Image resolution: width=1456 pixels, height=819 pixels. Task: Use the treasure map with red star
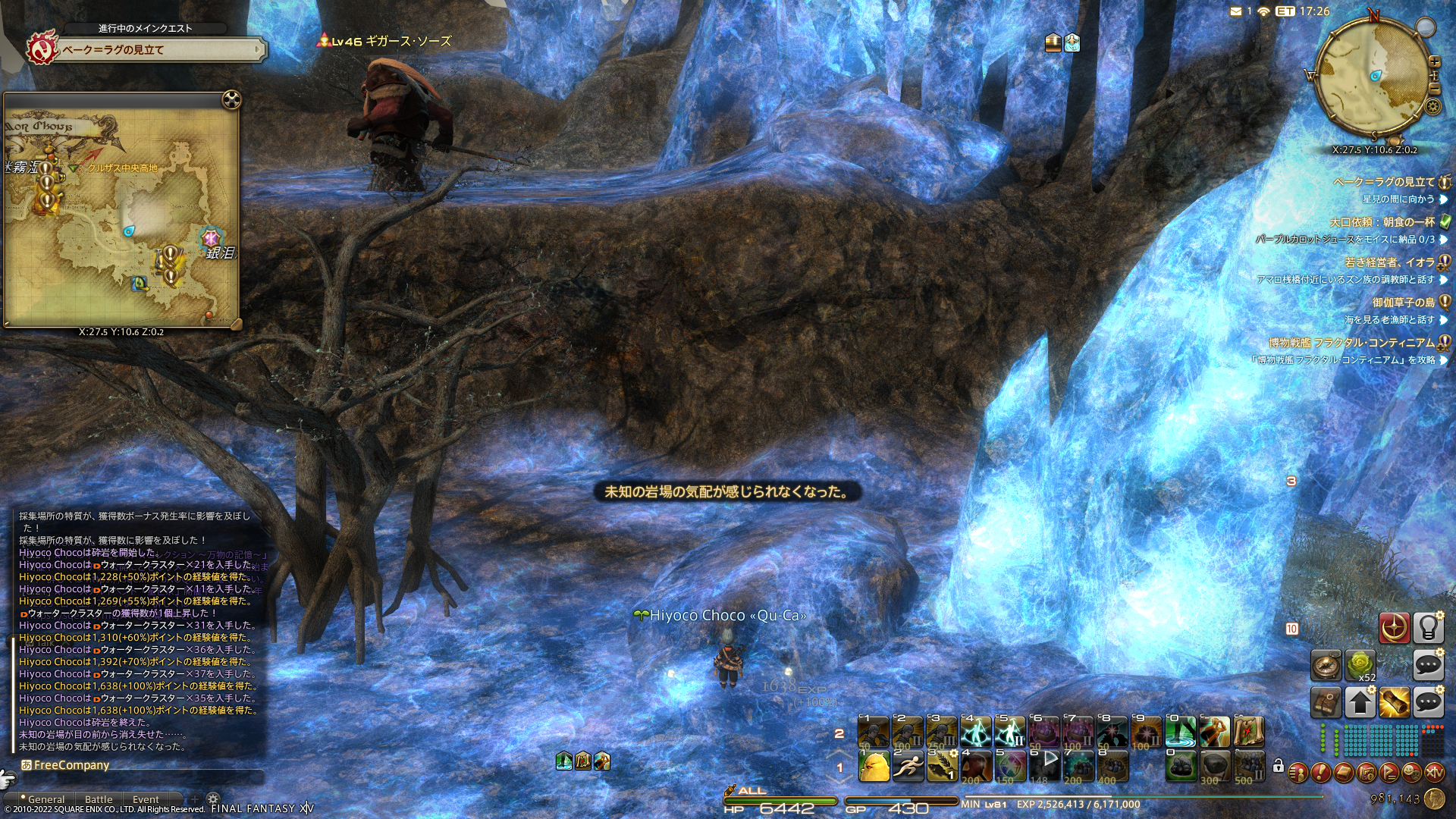coord(1248,733)
